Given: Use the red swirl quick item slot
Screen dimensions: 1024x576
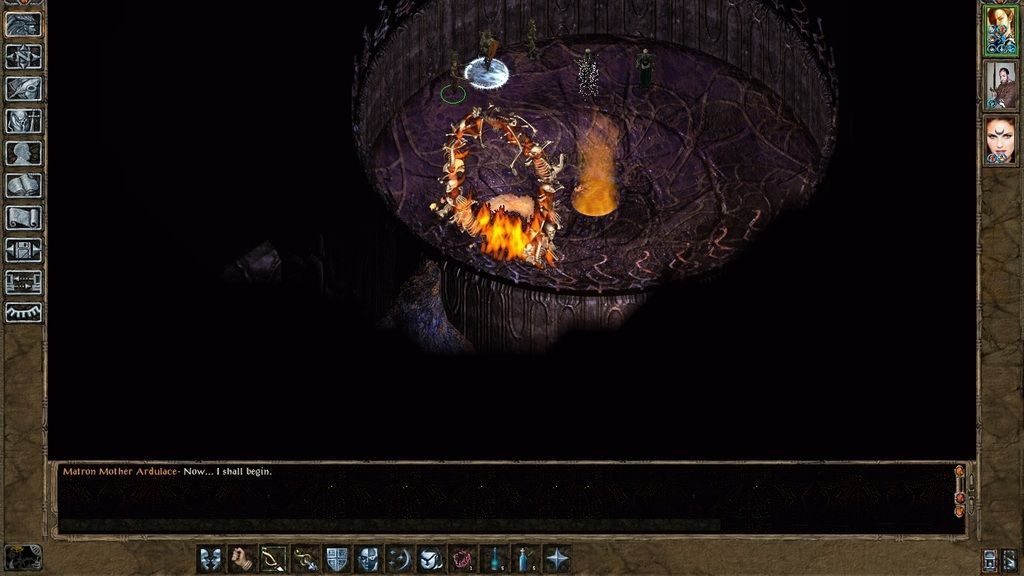Looking at the screenshot, I should 463,558.
